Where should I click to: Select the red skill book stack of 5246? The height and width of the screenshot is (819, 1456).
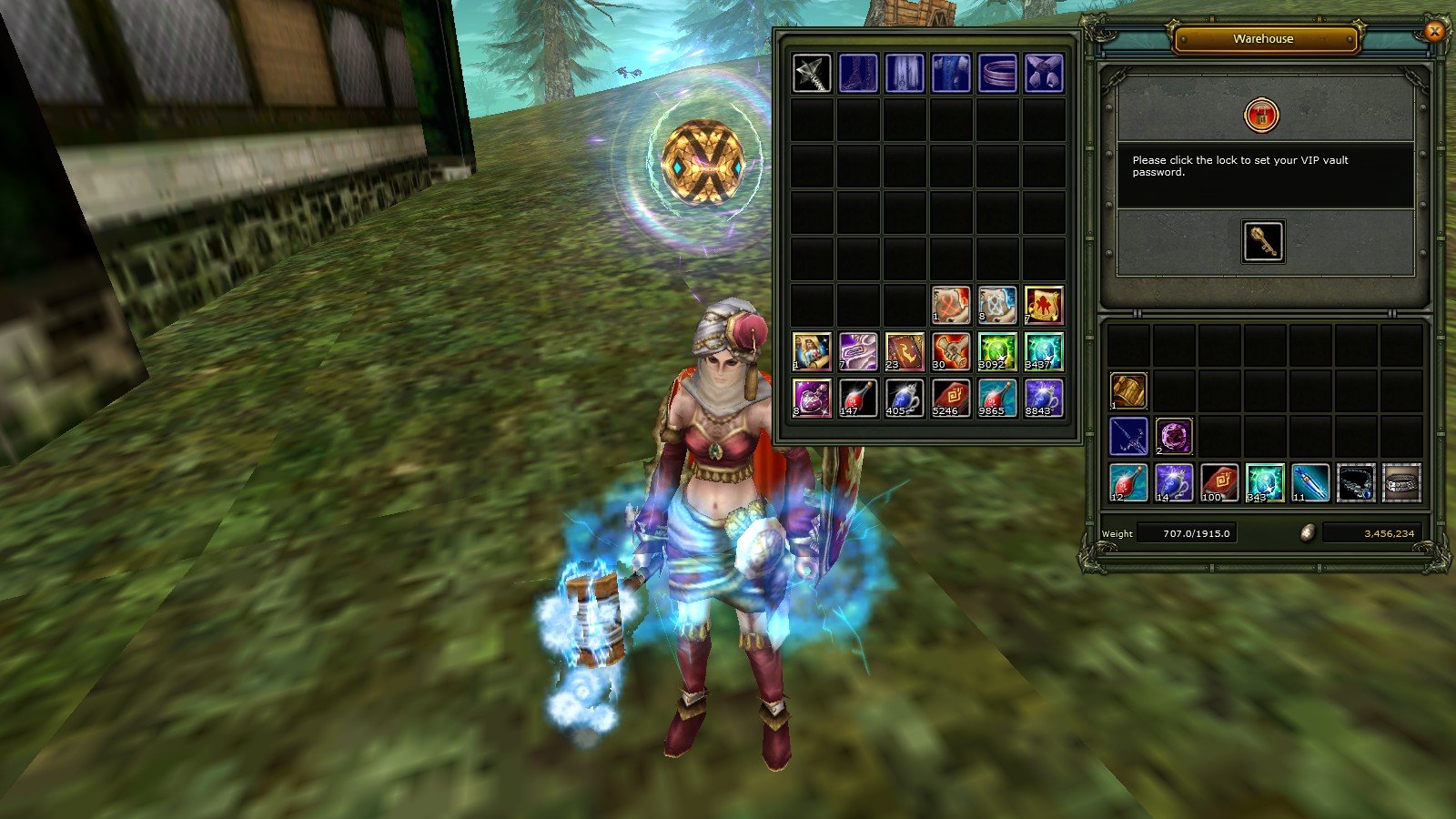tap(949, 399)
